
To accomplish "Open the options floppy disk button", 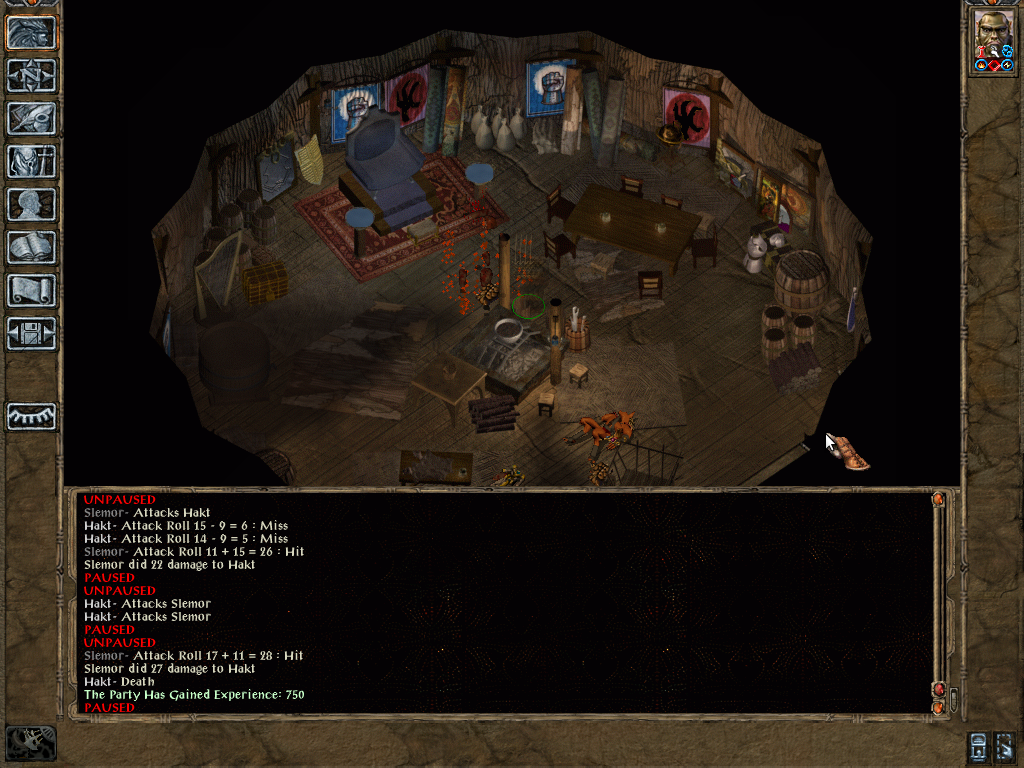I will click(32, 333).
